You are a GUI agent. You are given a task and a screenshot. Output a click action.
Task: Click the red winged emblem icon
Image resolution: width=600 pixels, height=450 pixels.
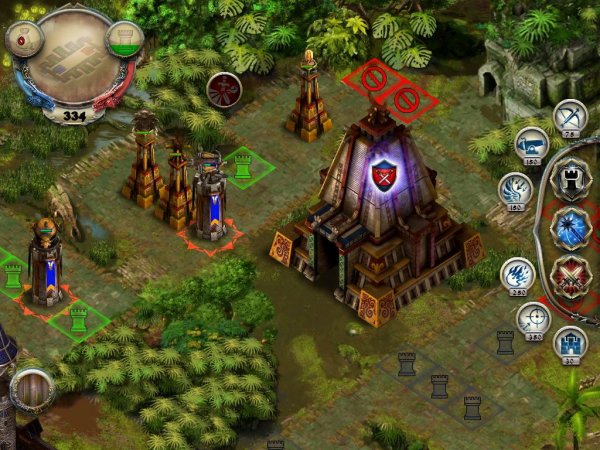(221, 89)
